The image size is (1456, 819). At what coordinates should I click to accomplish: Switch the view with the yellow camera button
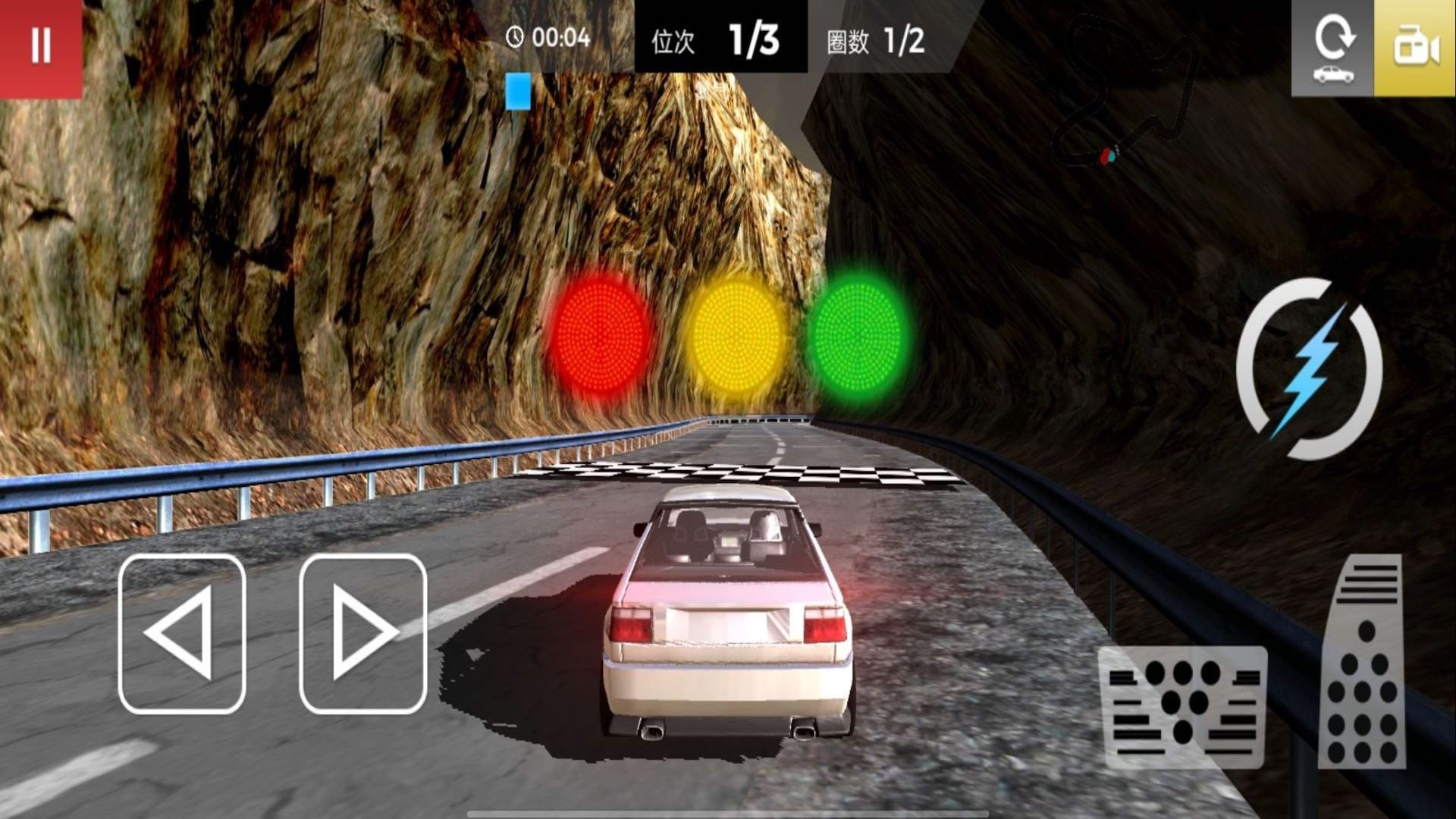1415,49
